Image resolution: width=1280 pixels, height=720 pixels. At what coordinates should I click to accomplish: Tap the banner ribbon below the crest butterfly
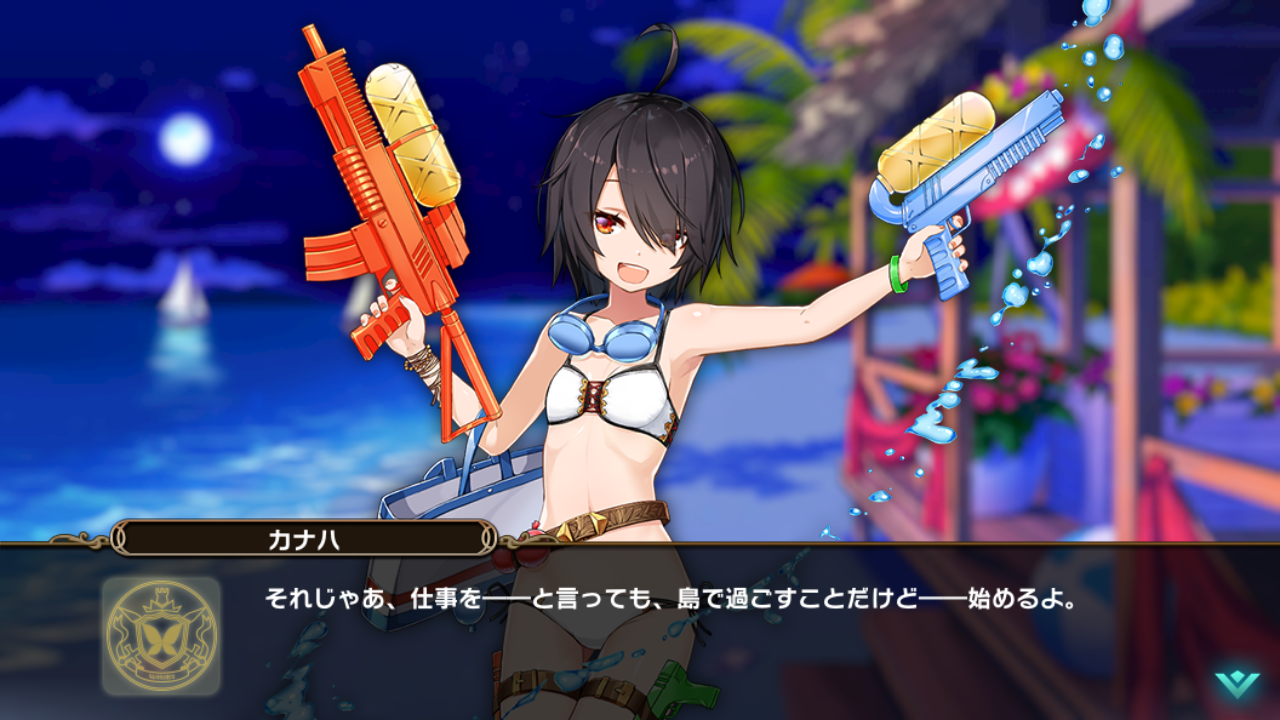[162, 674]
